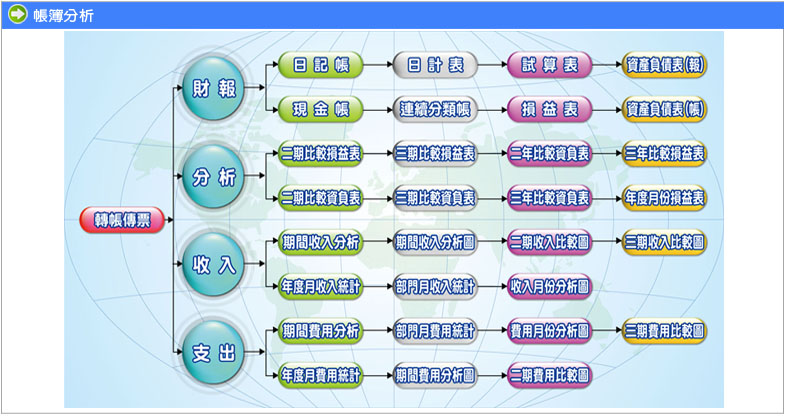
Task: Select the 年度月費用統計 button
Action: (x=320, y=375)
